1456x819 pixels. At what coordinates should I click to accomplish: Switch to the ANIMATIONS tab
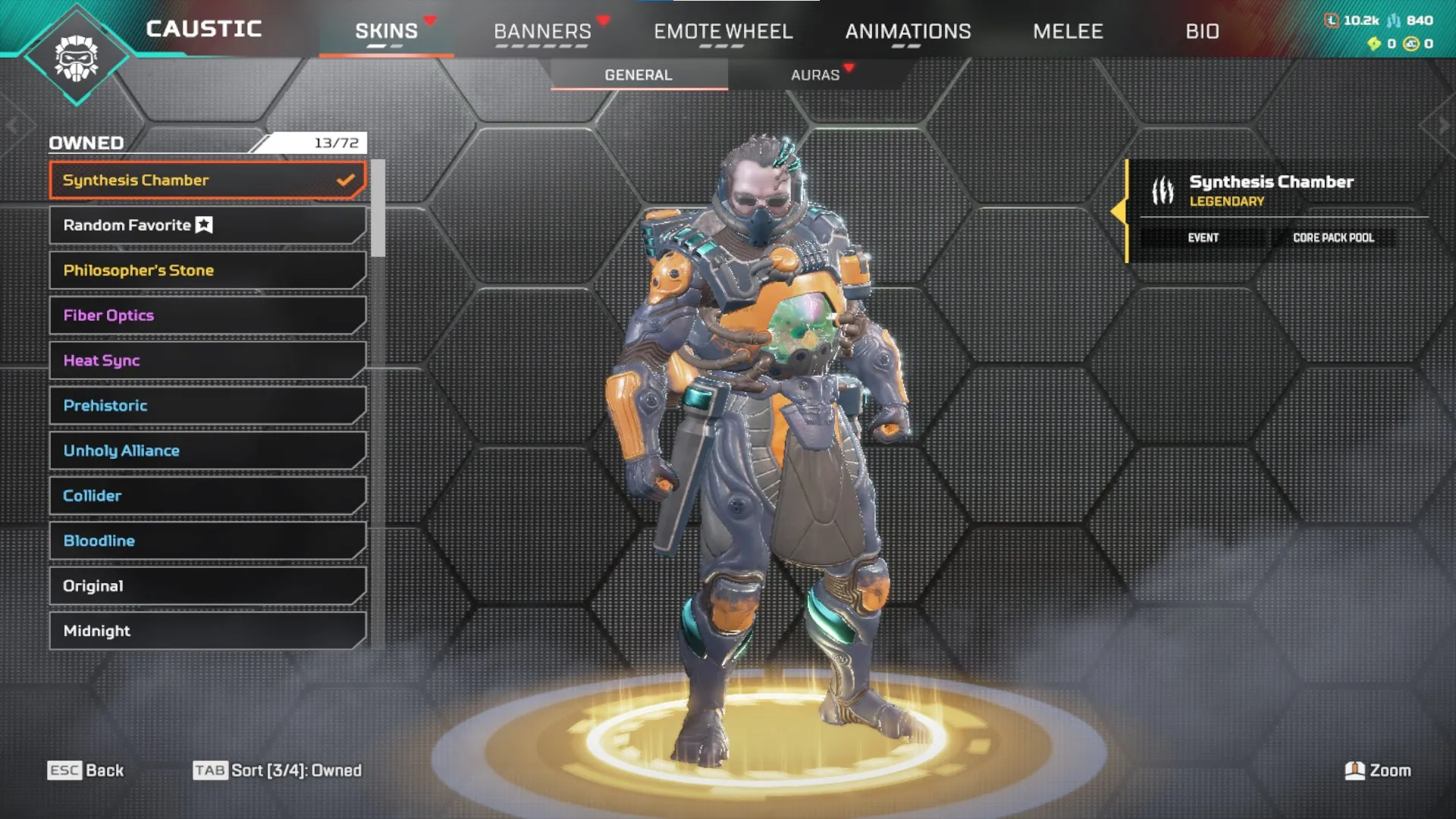coord(908,31)
